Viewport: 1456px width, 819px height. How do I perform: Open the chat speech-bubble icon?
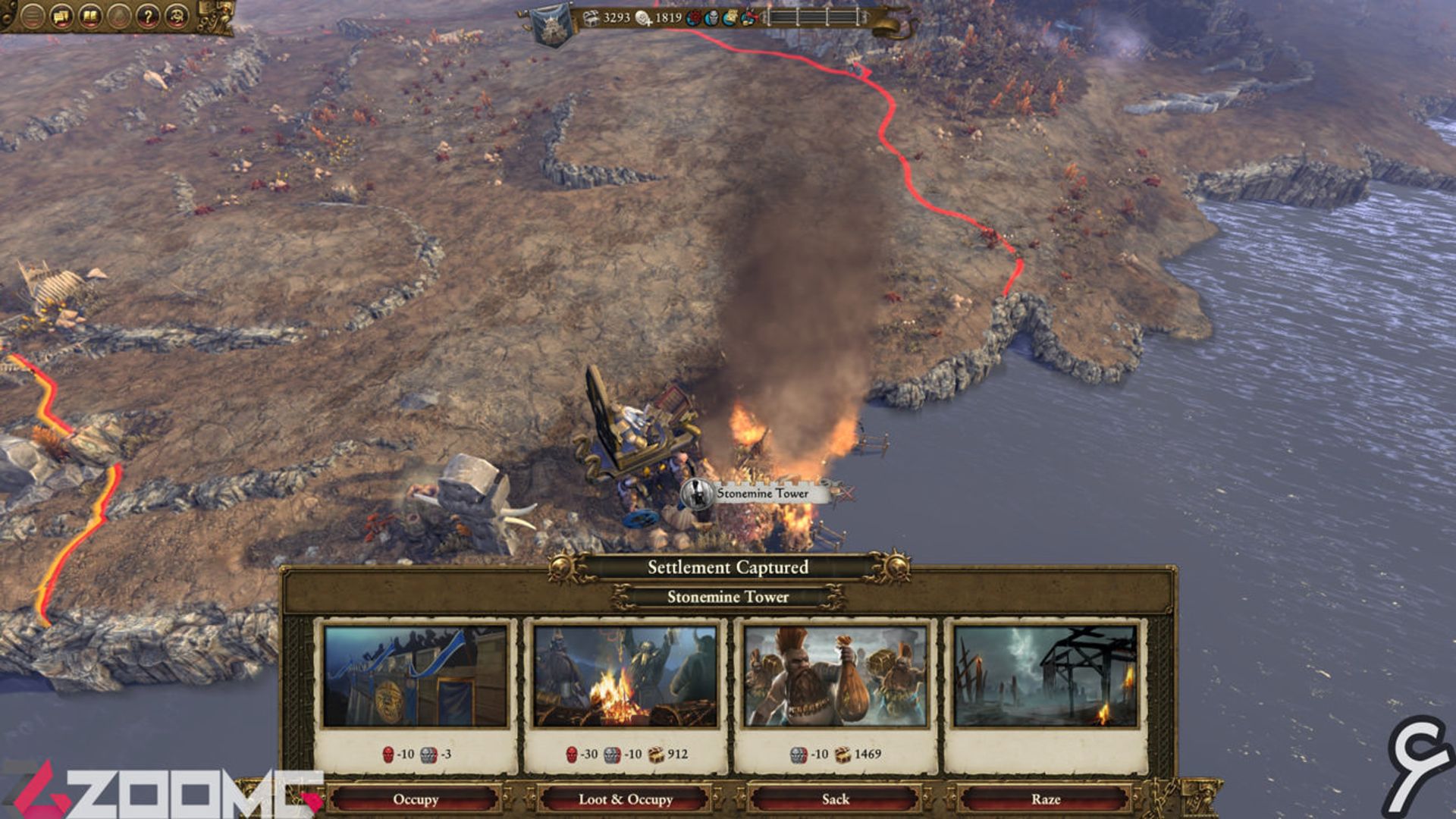coord(61,16)
